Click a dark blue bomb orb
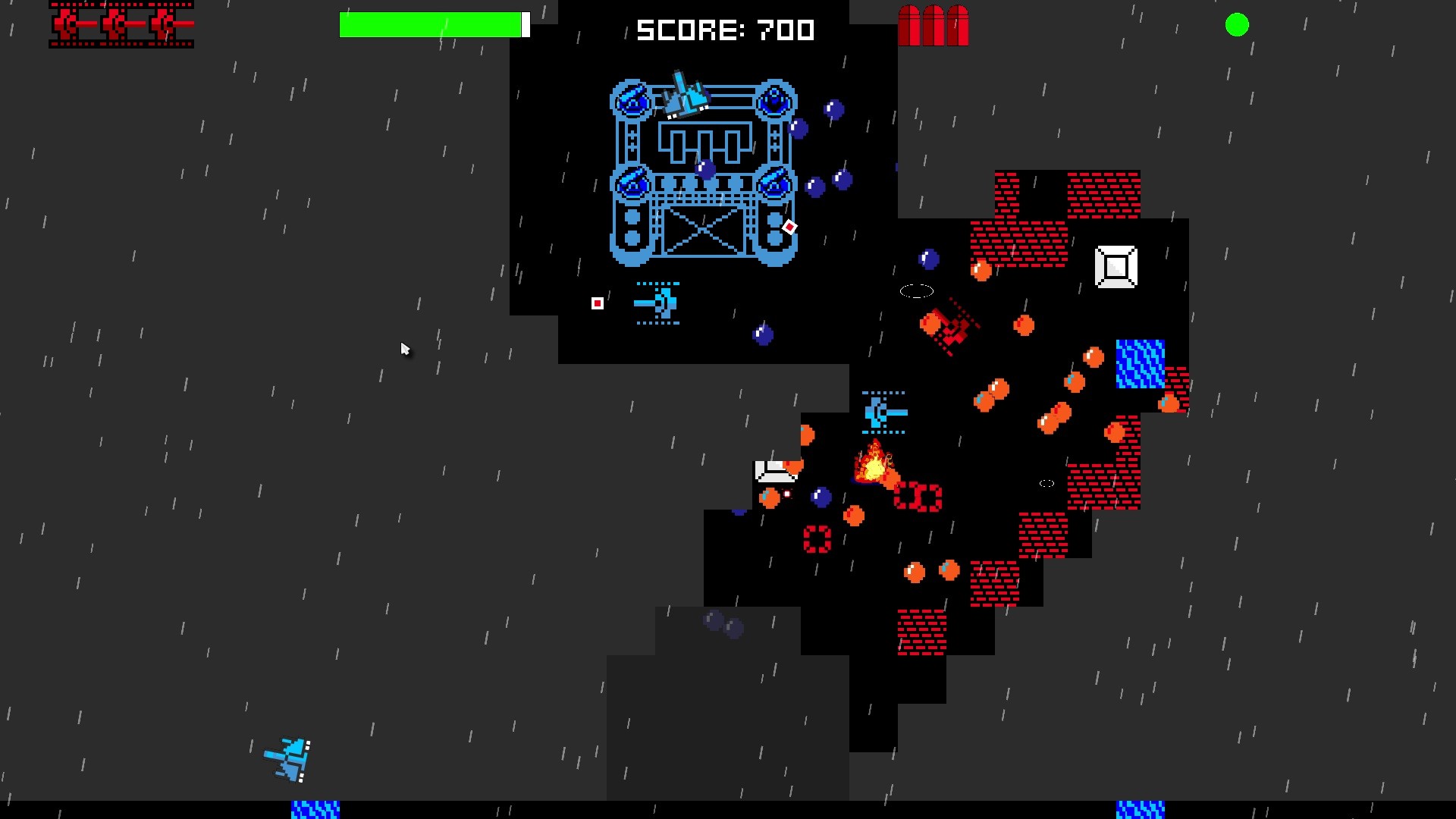Screen dimensions: 1456x819 pos(834,108)
